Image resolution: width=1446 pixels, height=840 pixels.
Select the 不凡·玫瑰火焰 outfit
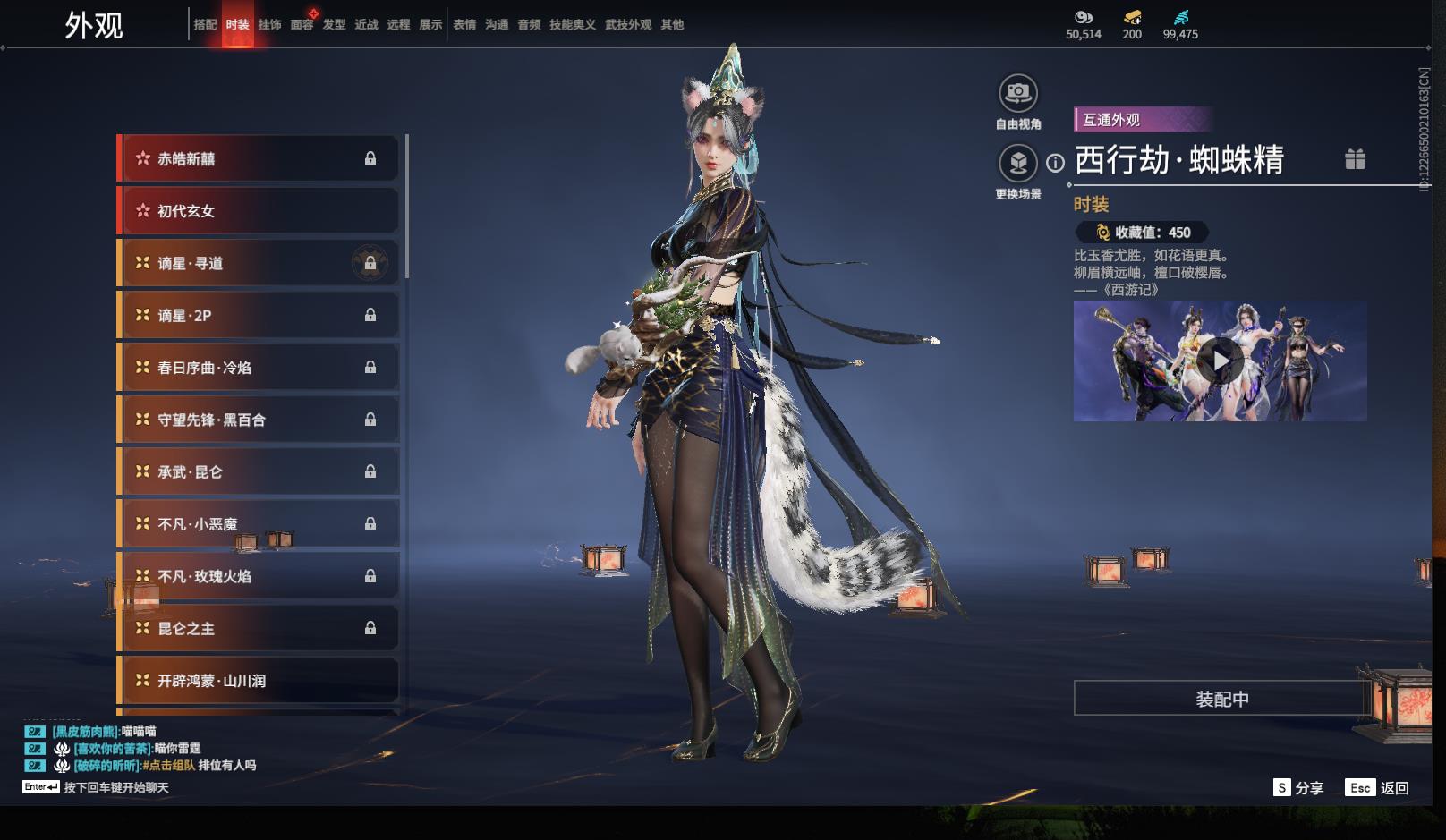point(258,577)
